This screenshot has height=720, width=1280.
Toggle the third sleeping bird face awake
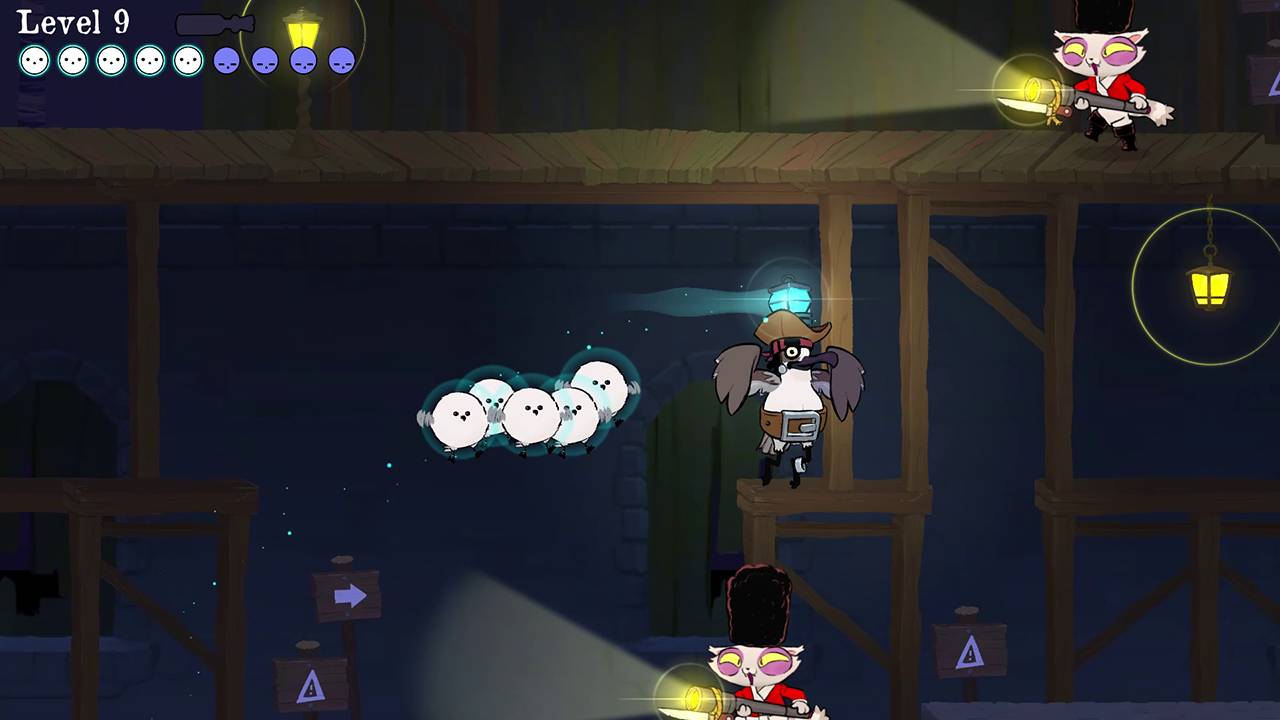pos(303,61)
